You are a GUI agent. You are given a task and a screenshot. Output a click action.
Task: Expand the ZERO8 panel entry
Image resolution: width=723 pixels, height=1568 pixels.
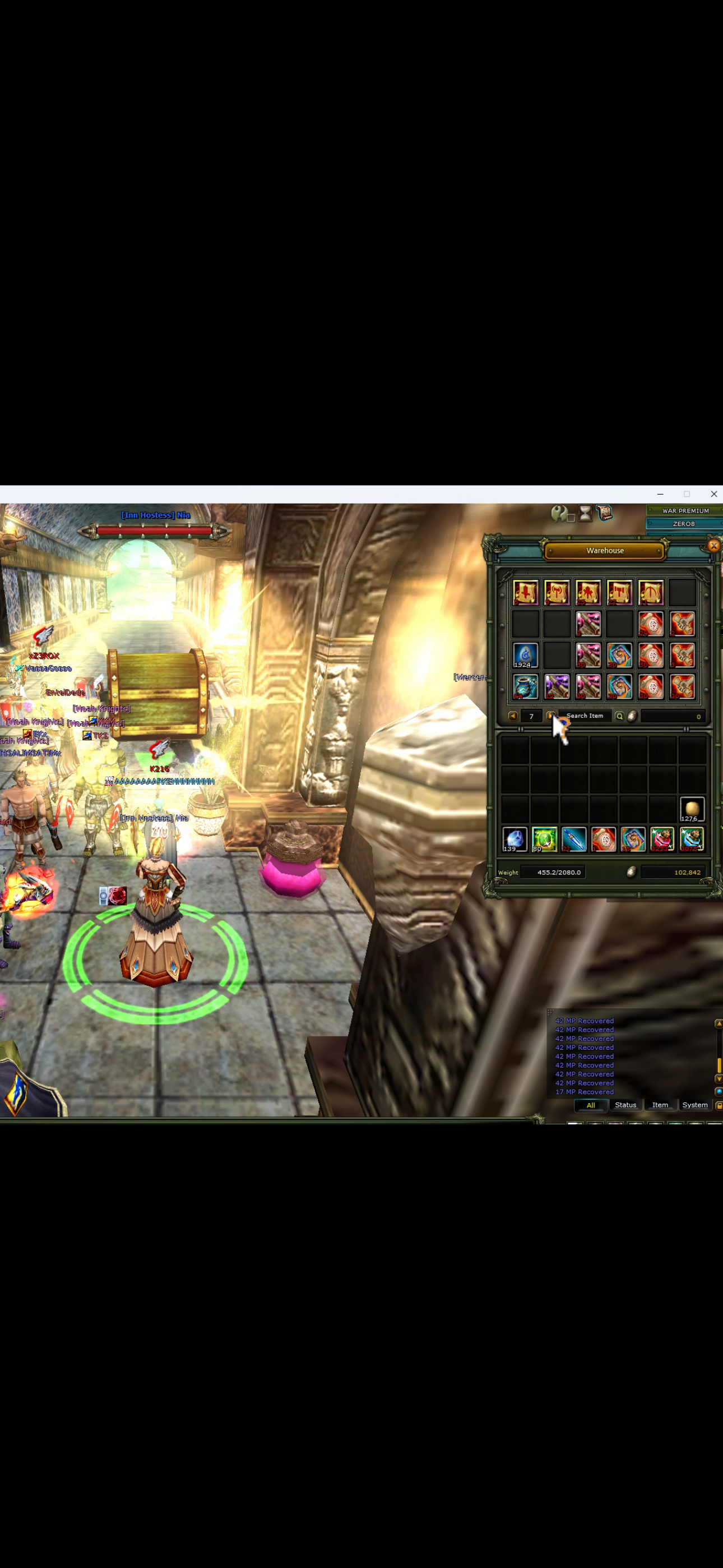683,523
